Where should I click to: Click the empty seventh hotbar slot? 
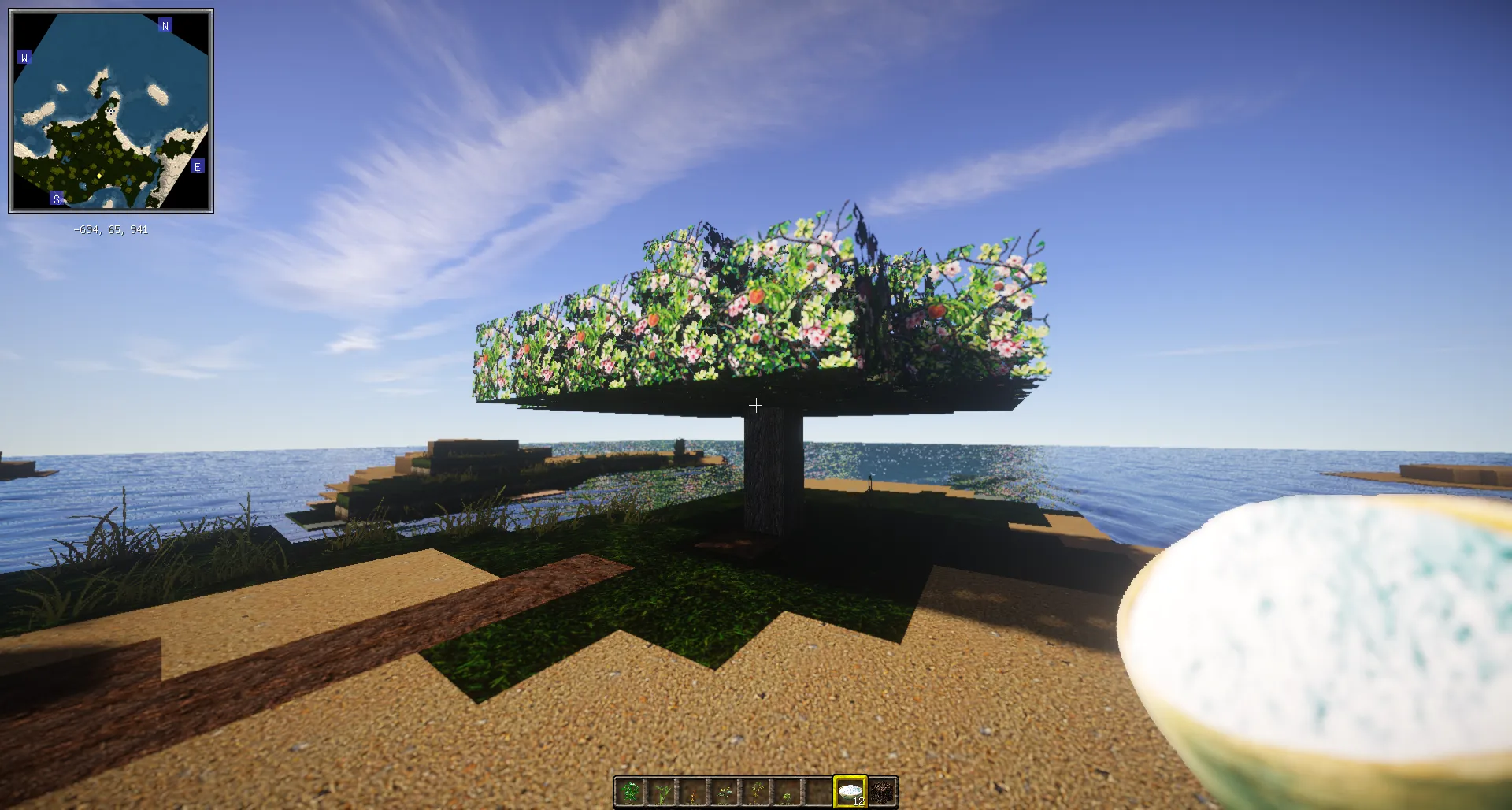point(818,792)
